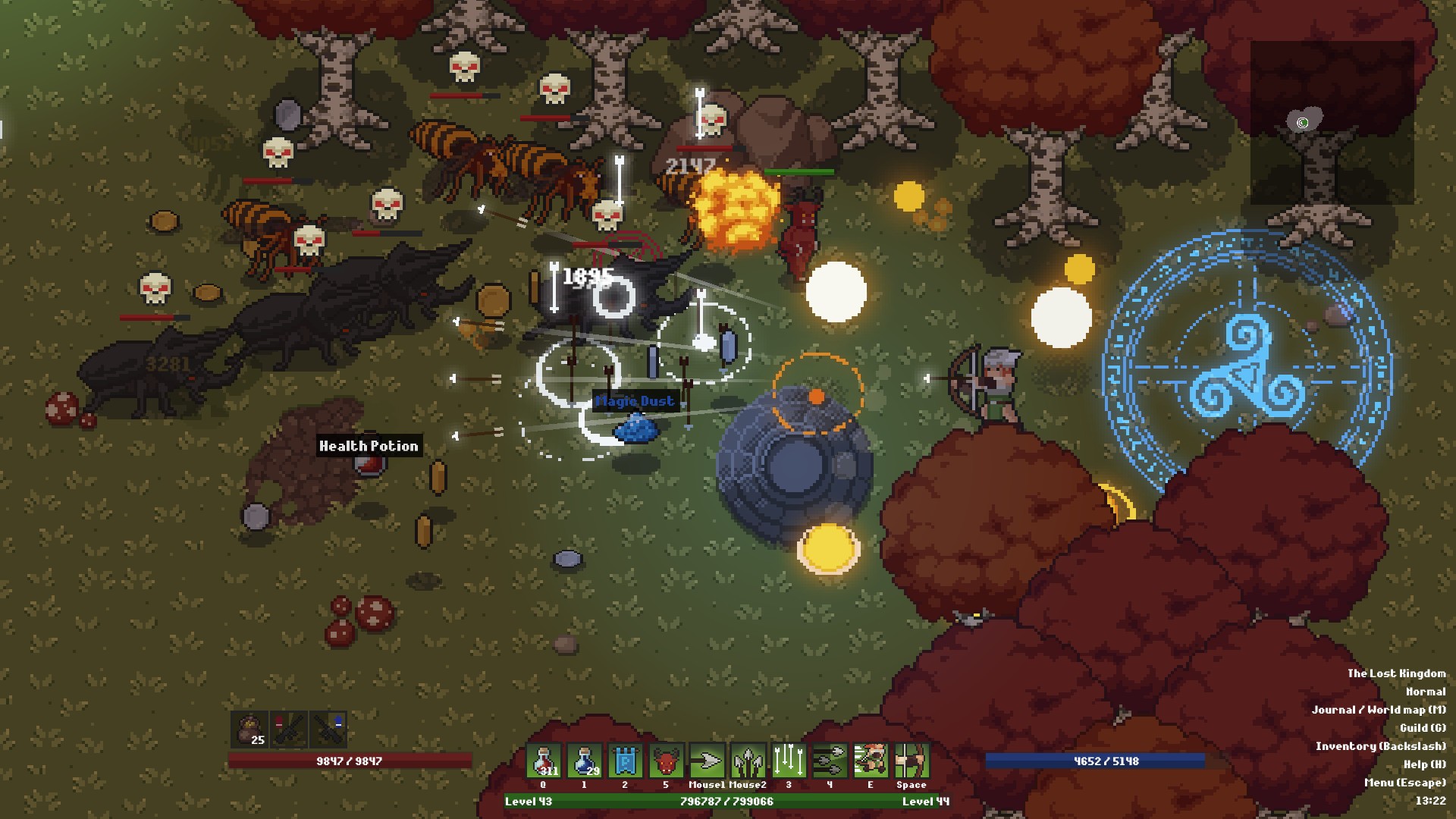Use the red health potion slot
This screenshot has width=1456, height=819.
coord(544,761)
